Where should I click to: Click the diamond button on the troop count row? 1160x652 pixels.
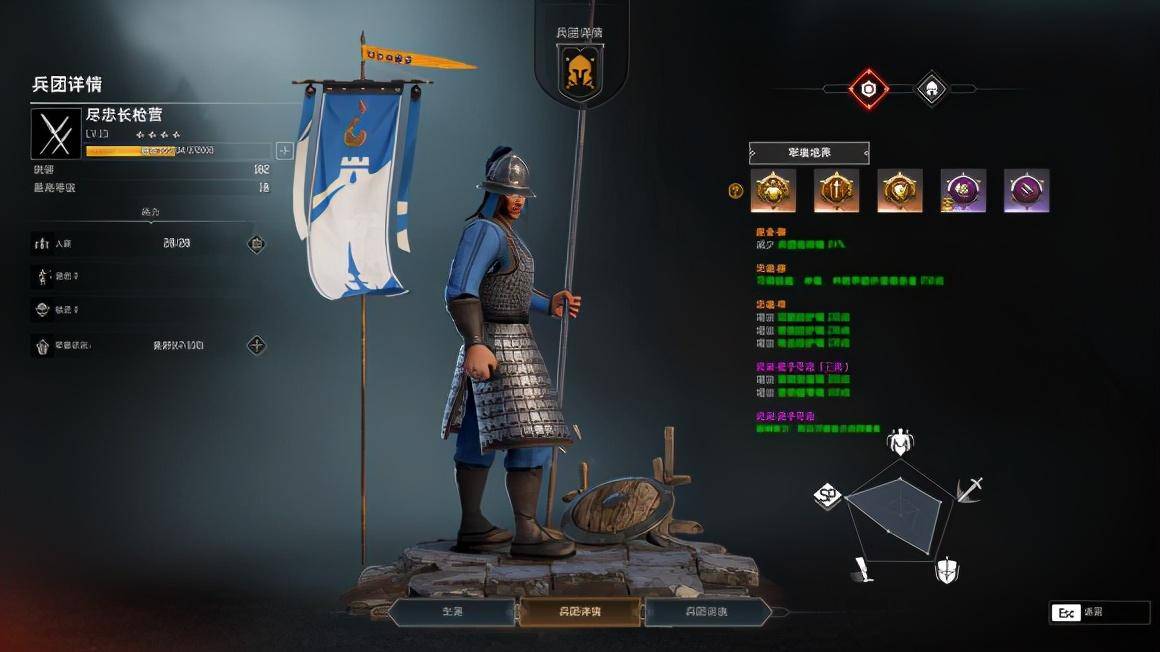257,243
